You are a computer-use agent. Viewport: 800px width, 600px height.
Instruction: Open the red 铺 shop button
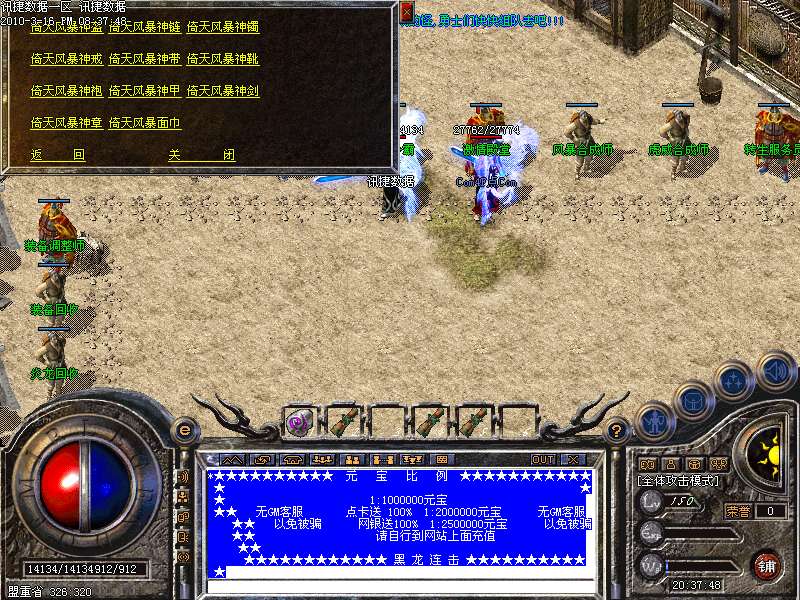coord(767,565)
